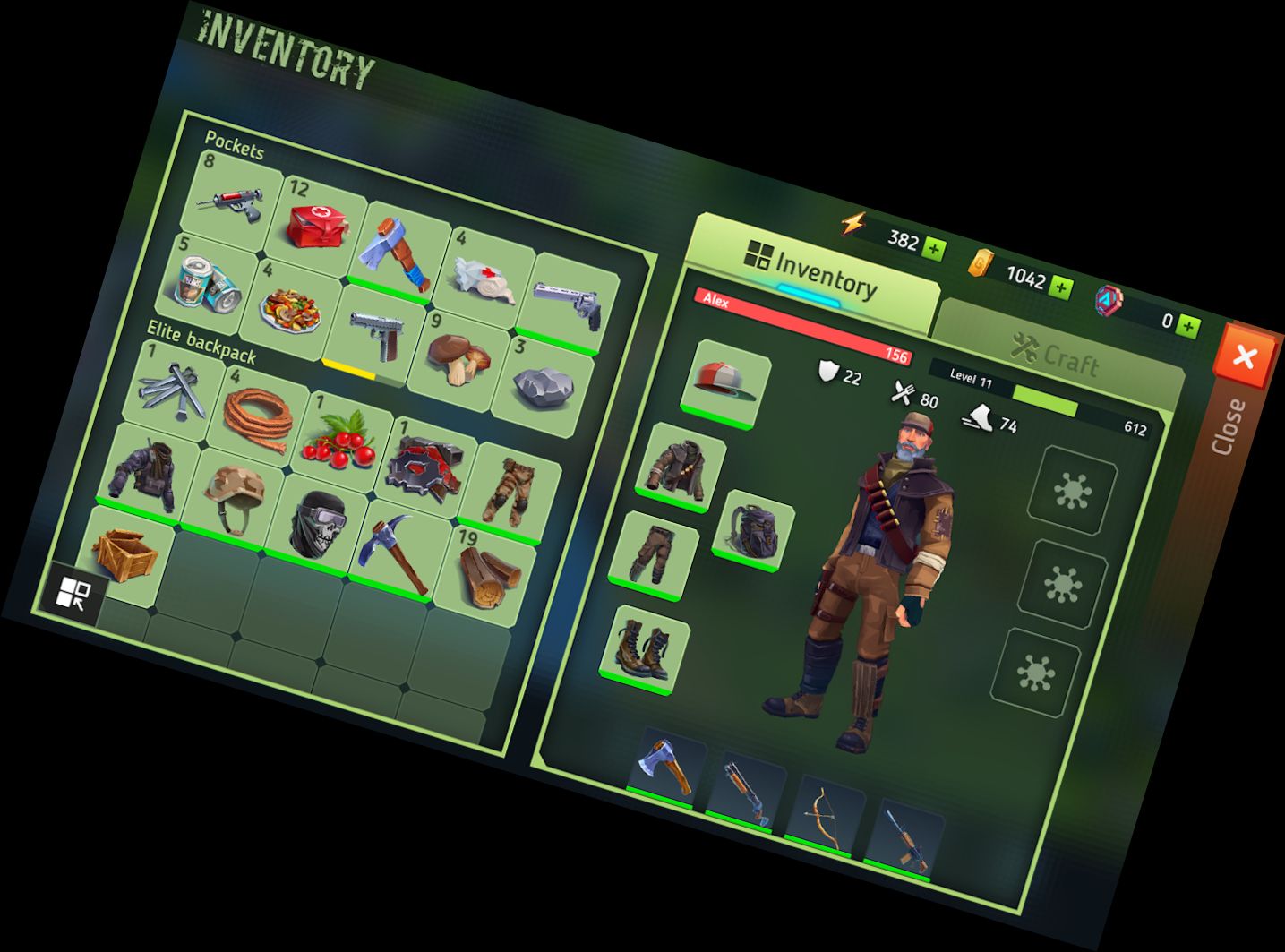Open the wooden crate item
1285x952 pixels.
(125, 551)
